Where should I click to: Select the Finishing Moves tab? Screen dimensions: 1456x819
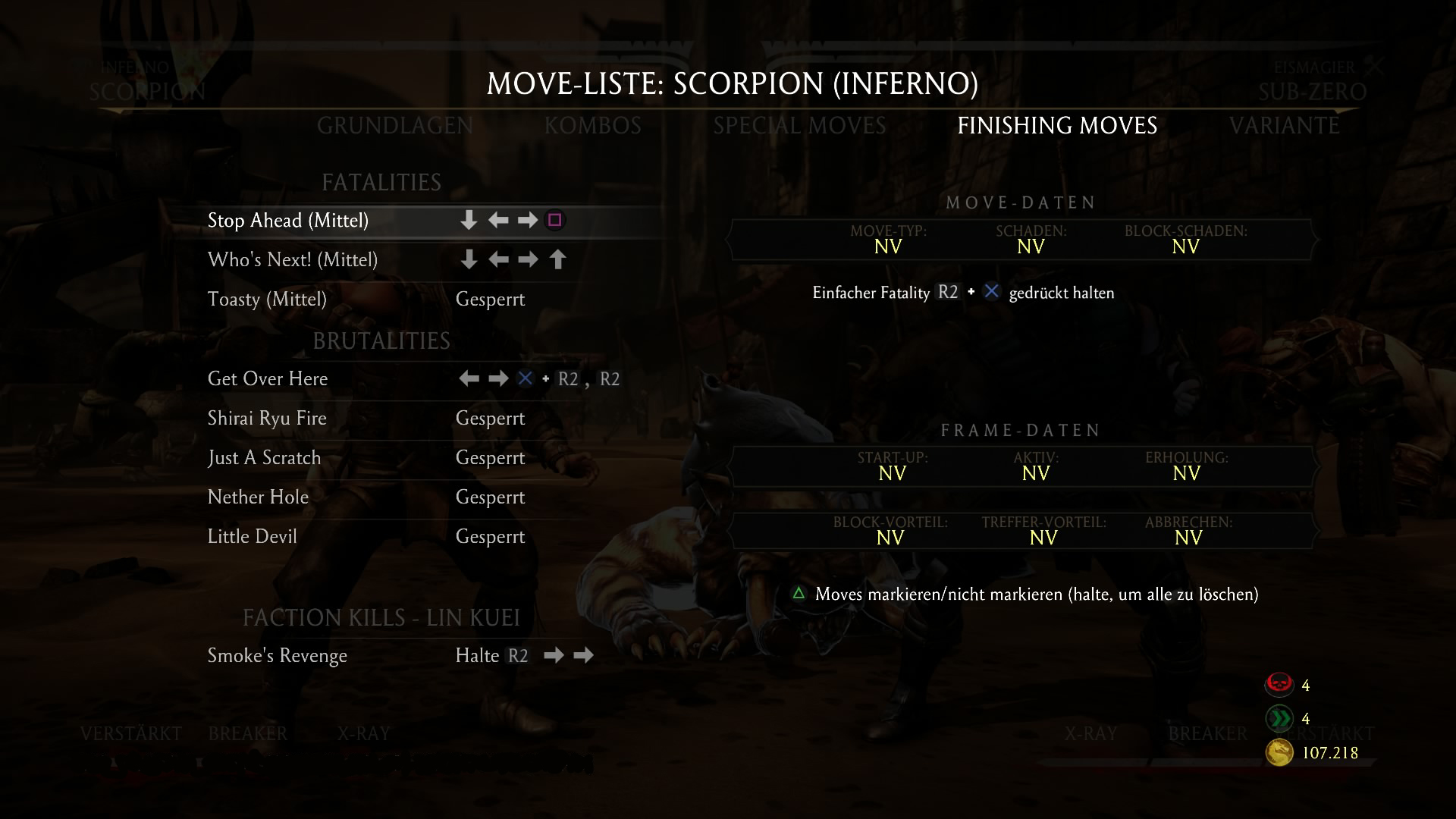pos(1057,126)
